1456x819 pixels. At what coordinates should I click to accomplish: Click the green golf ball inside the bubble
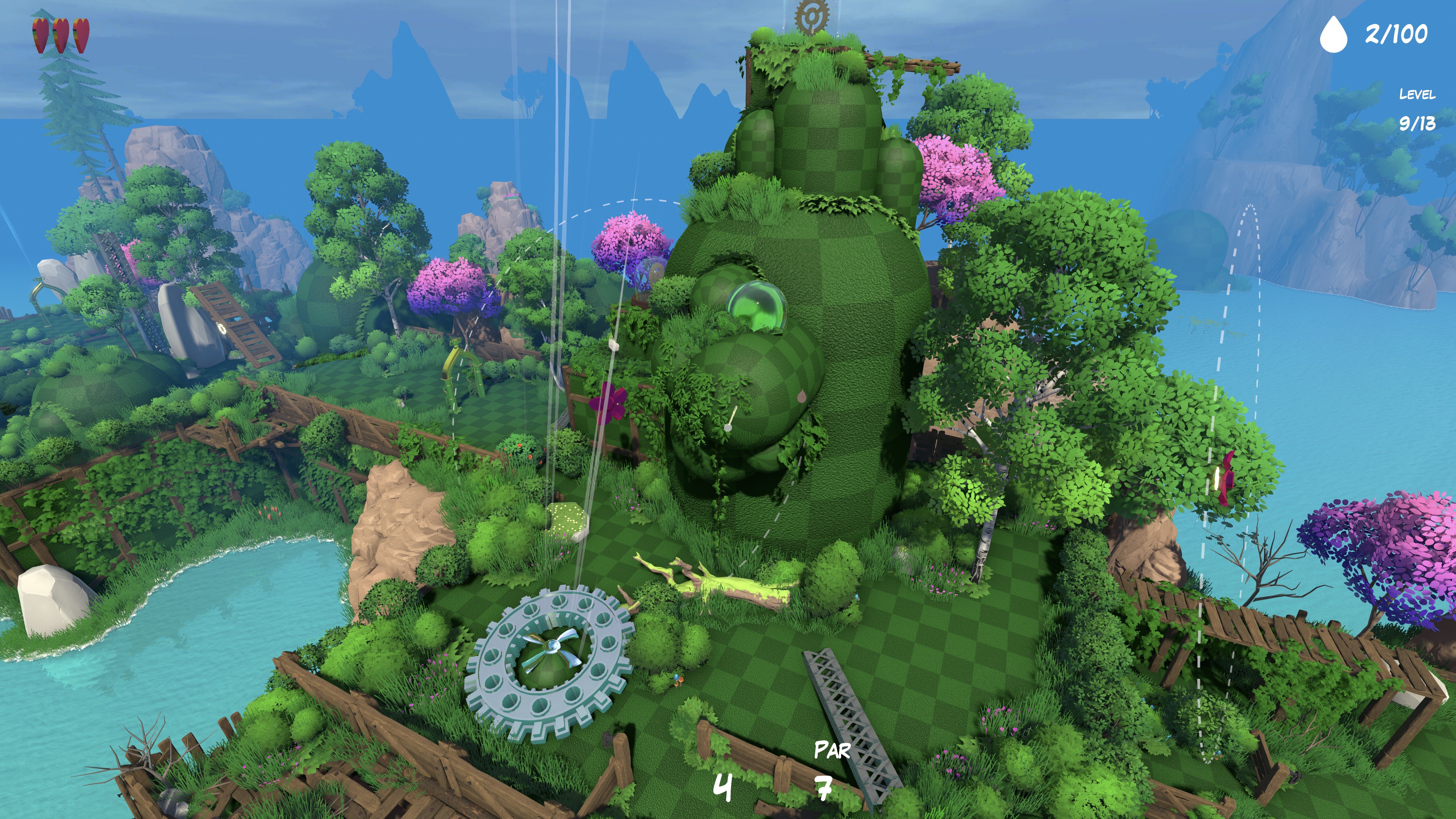tap(757, 303)
